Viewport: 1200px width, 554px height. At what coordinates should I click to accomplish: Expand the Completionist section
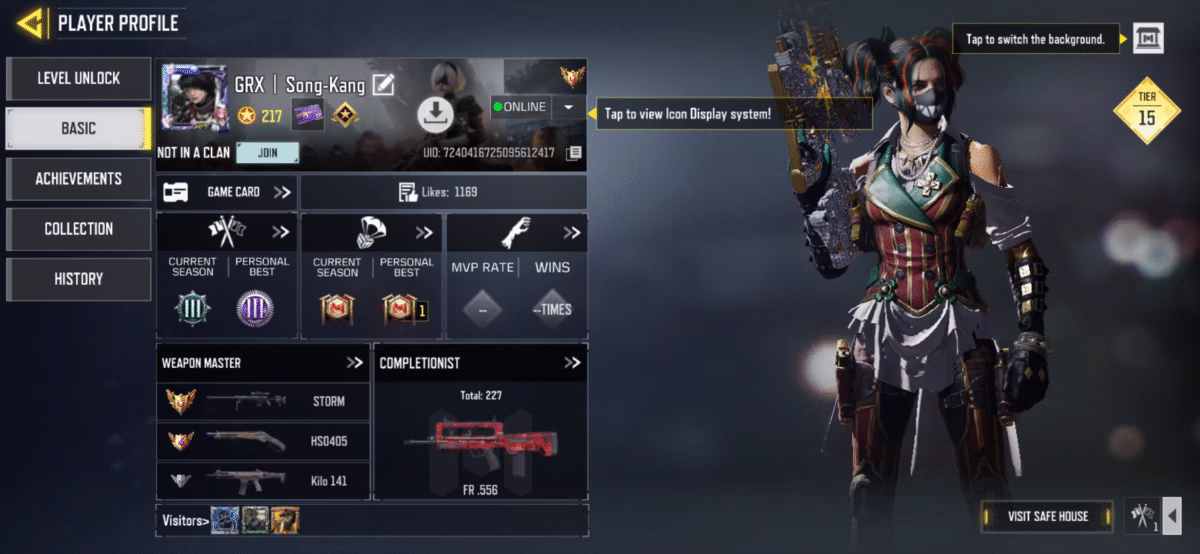(571, 363)
